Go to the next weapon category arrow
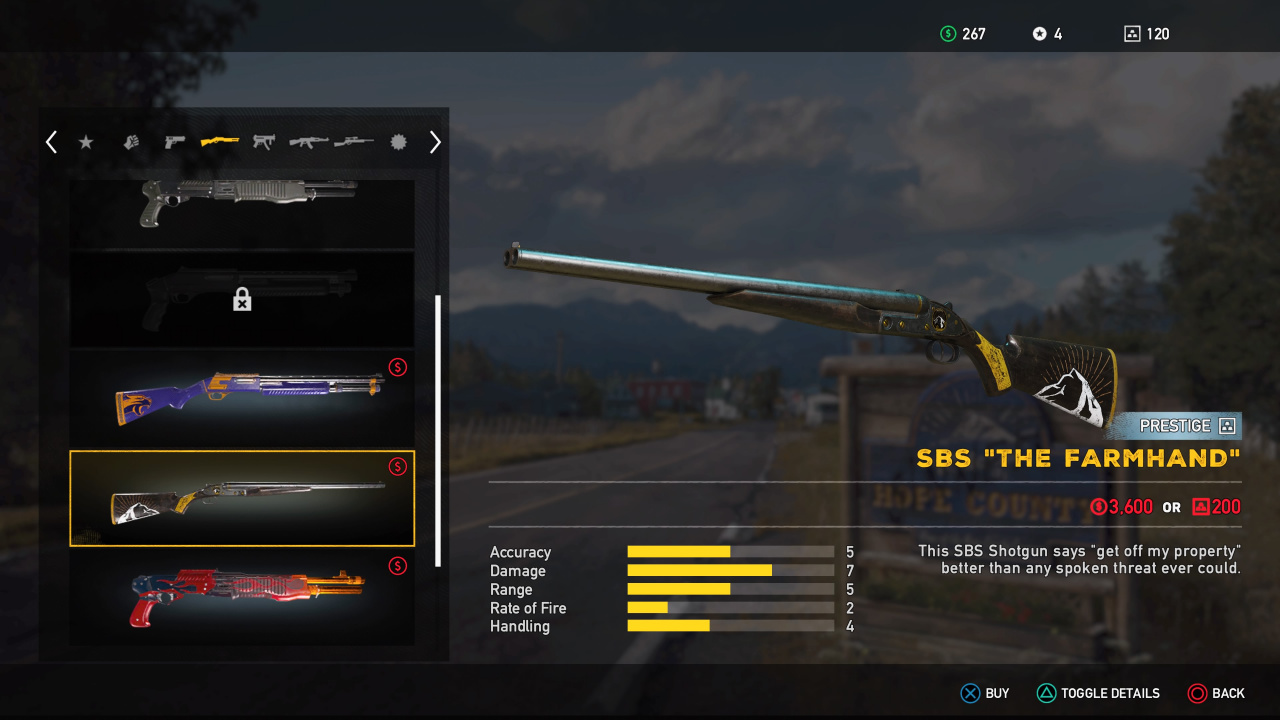This screenshot has width=1280, height=720. [435, 143]
